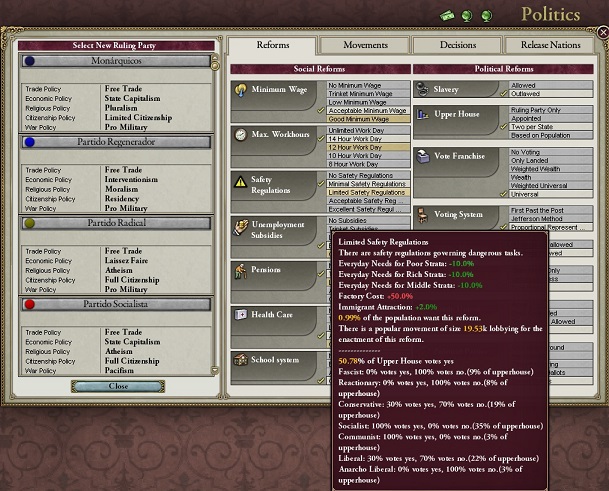Choose Unlimited Work Day option
609x491 pixels.
tap(366, 131)
